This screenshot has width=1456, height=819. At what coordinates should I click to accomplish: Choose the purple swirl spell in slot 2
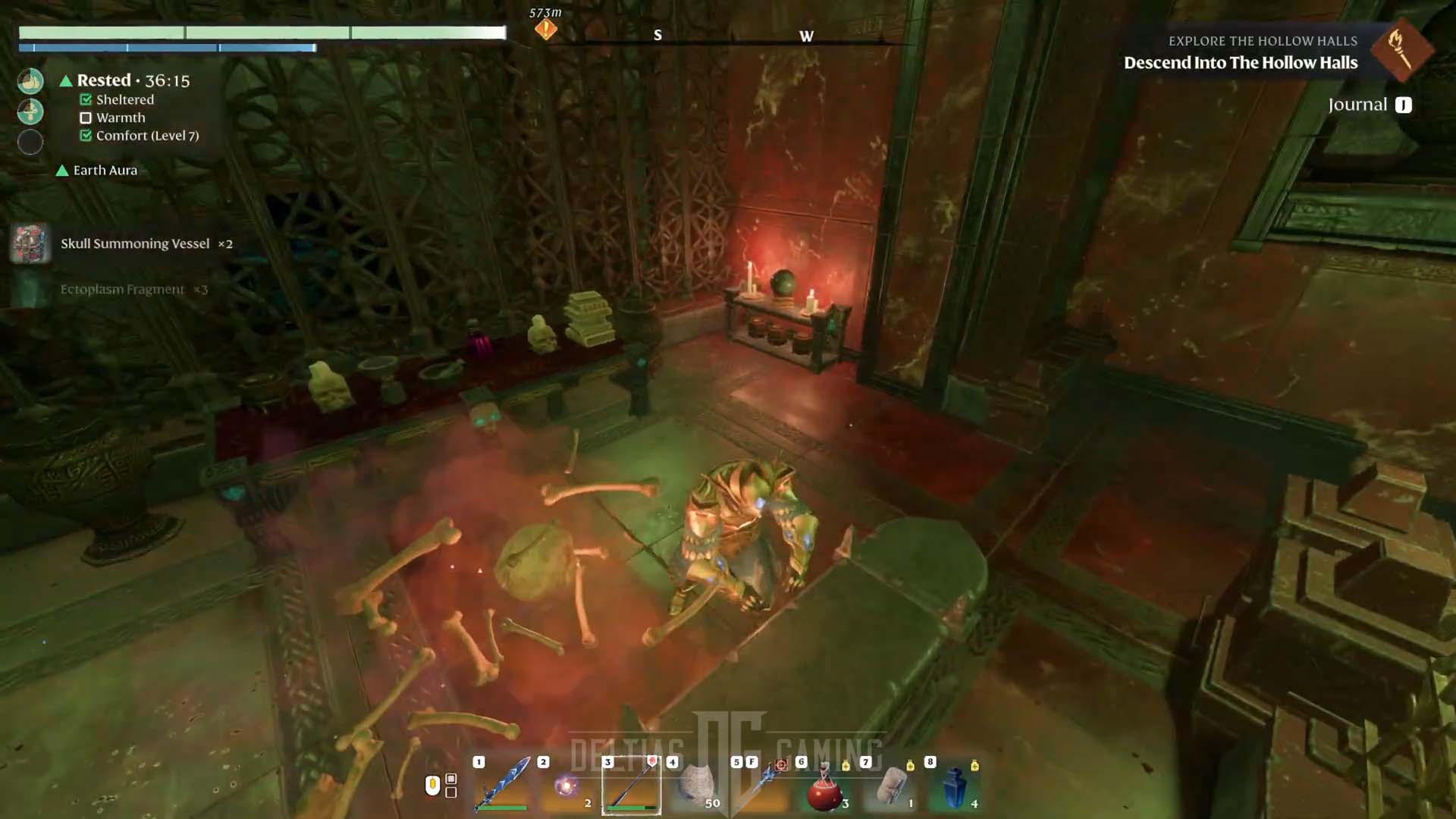(566, 786)
